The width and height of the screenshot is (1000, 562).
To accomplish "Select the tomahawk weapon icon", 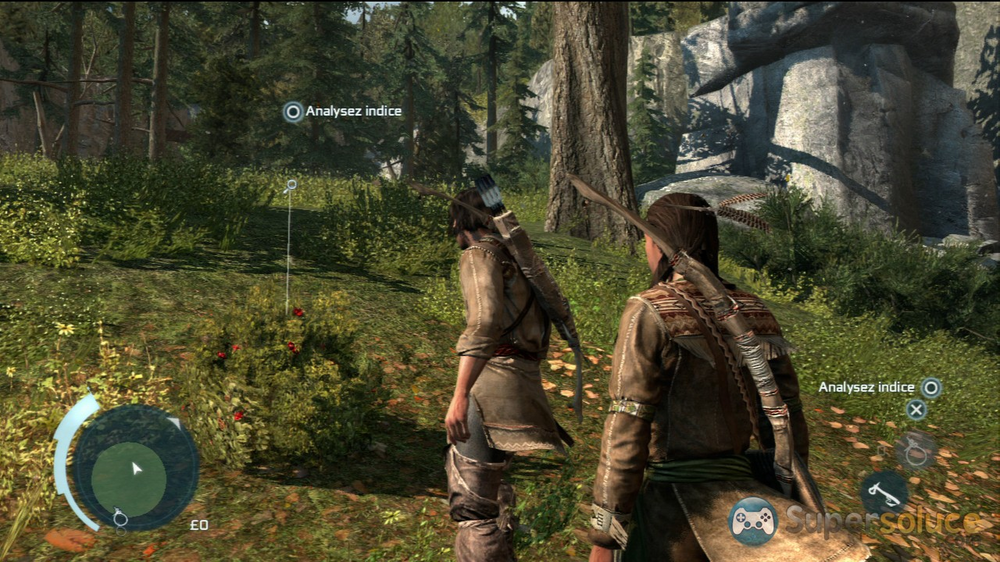I will tap(884, 492).
